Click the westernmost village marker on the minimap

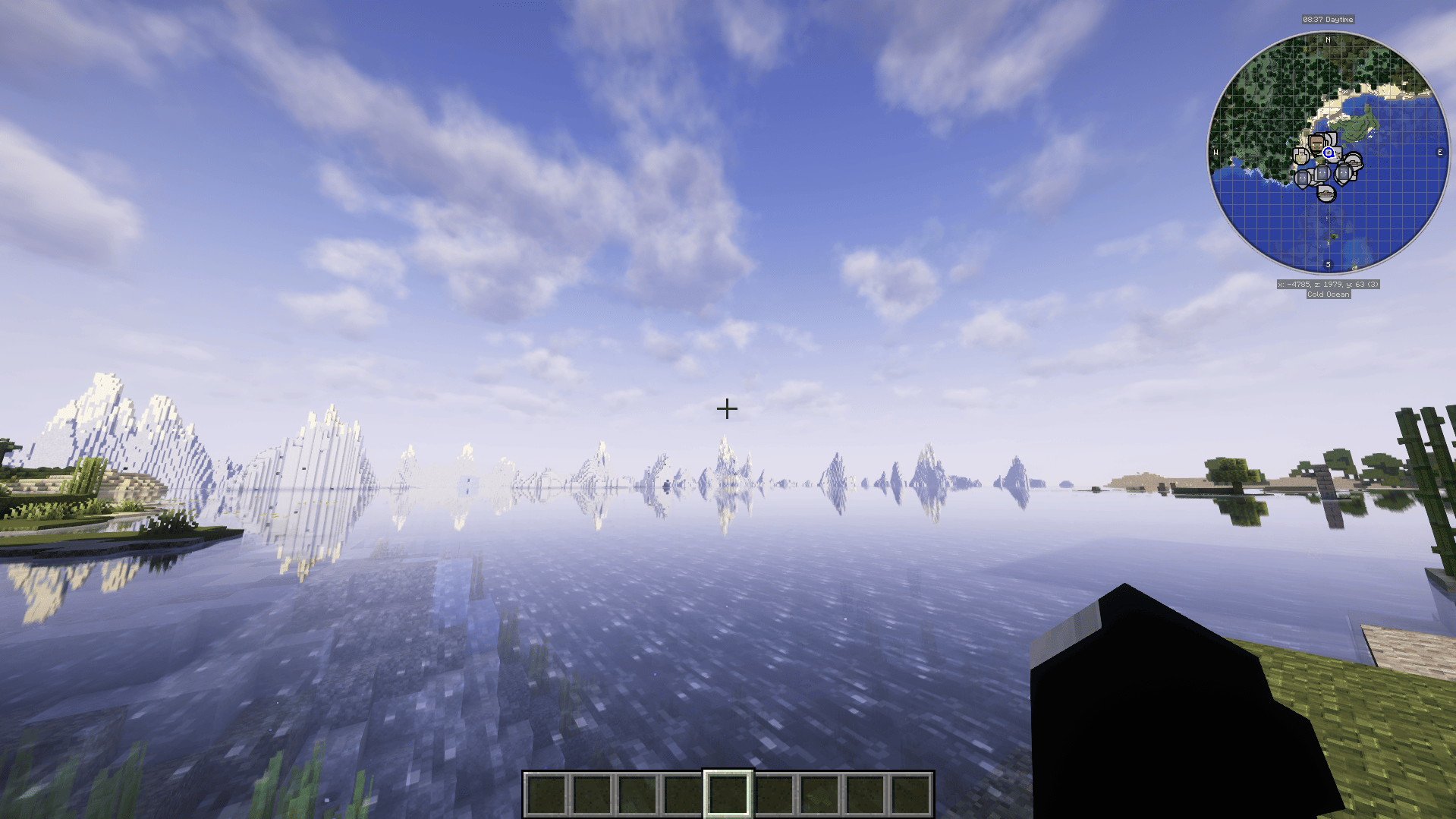(x=1300, y=156)
